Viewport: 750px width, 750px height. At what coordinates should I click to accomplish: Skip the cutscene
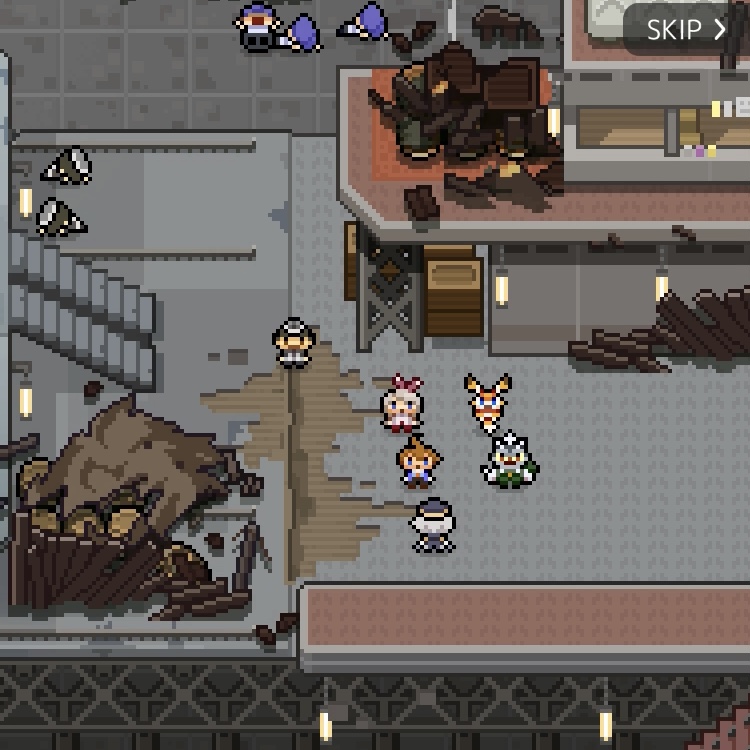coord(686,29)
